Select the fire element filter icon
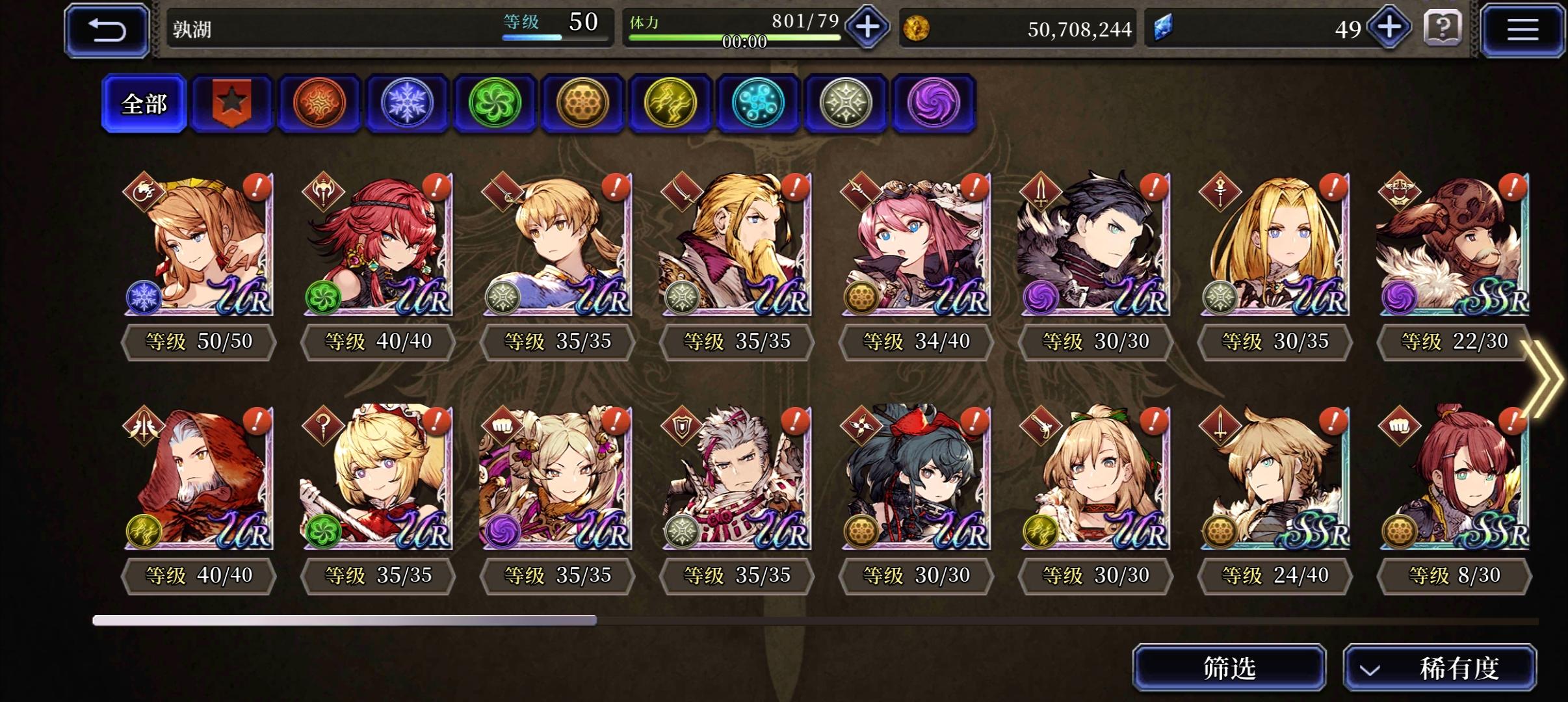 click(320, 104)
